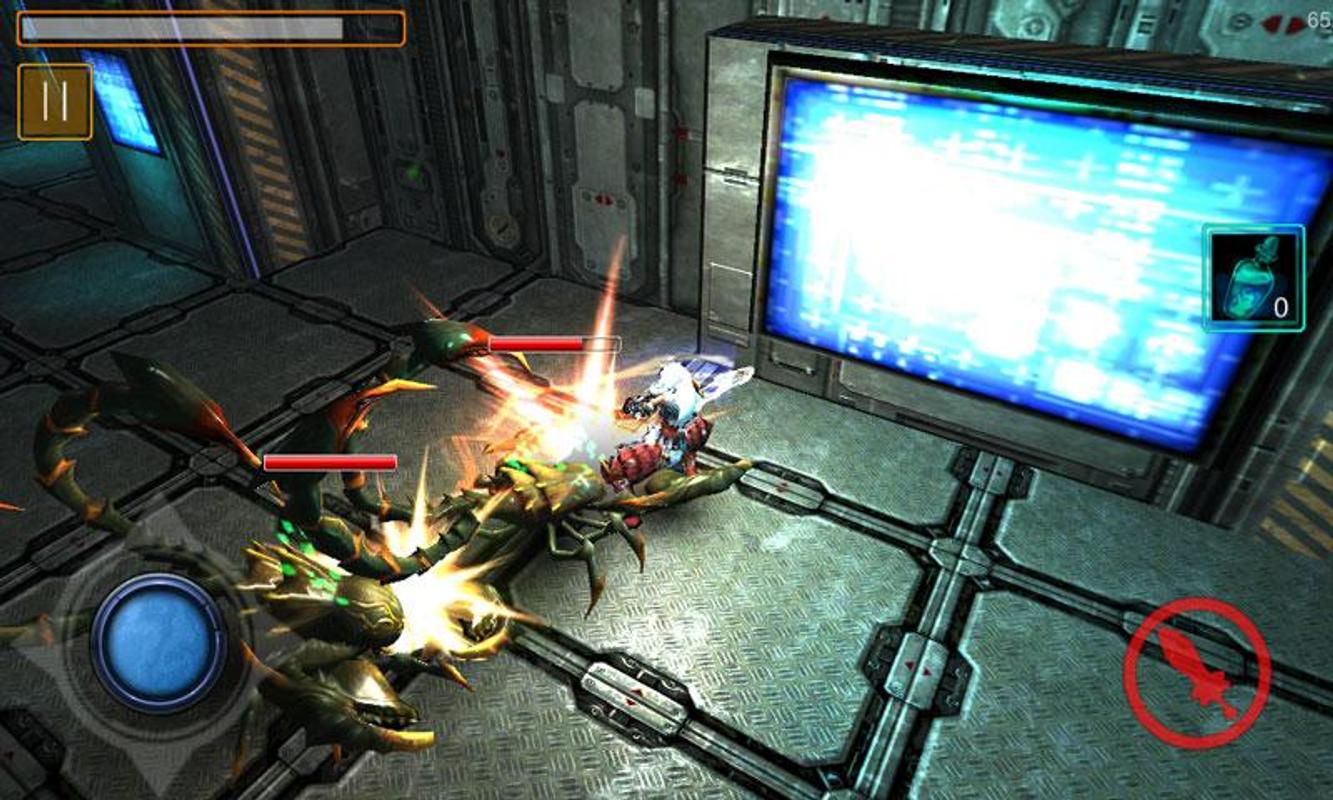Click the blue virtual joystick knob
Screen dimensions: 1333x800
(159, 641)
